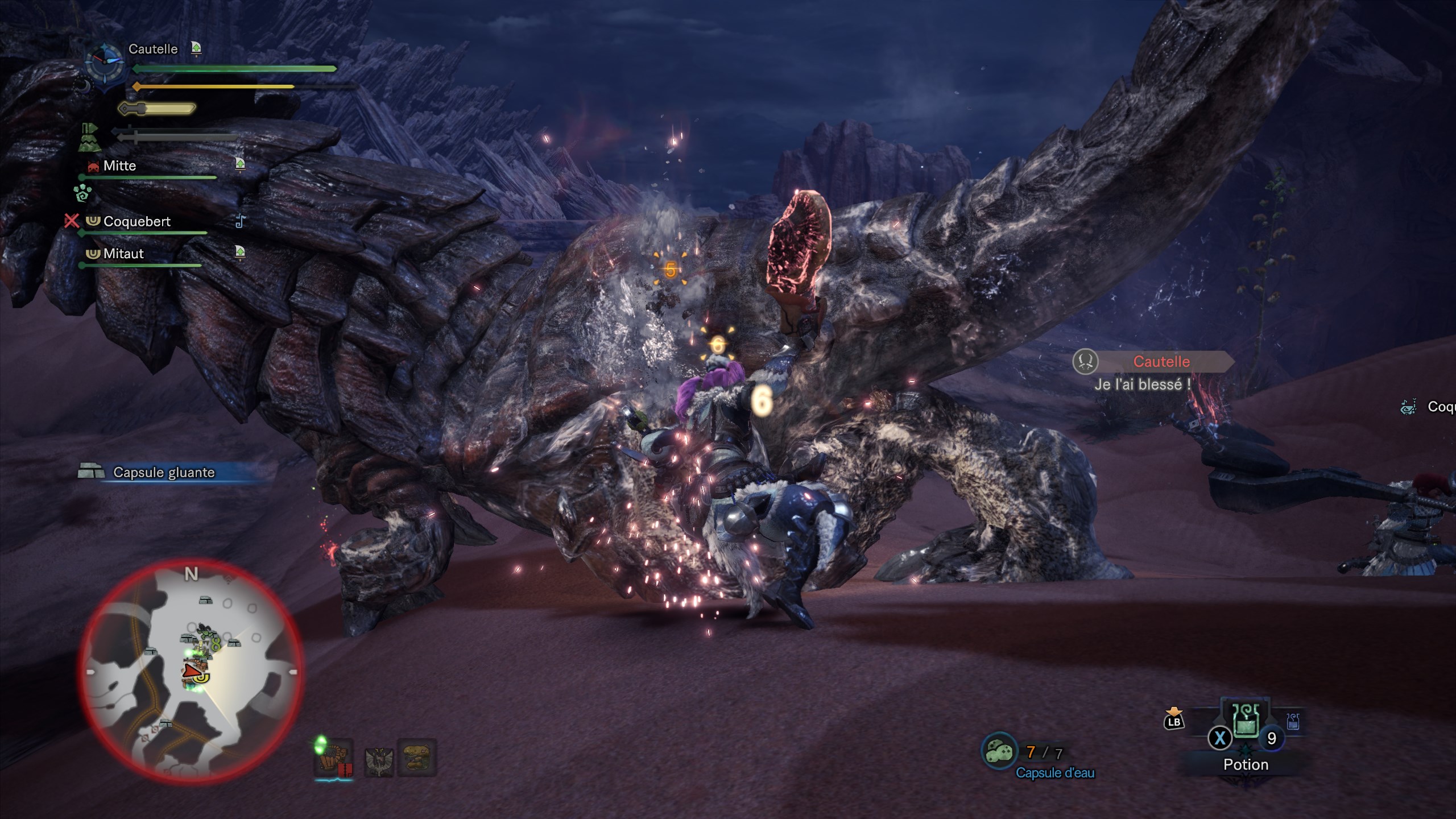Click the green Palico paw icon under Mitte
This screenshot has height=819, width=1456.
click(83, 193)
